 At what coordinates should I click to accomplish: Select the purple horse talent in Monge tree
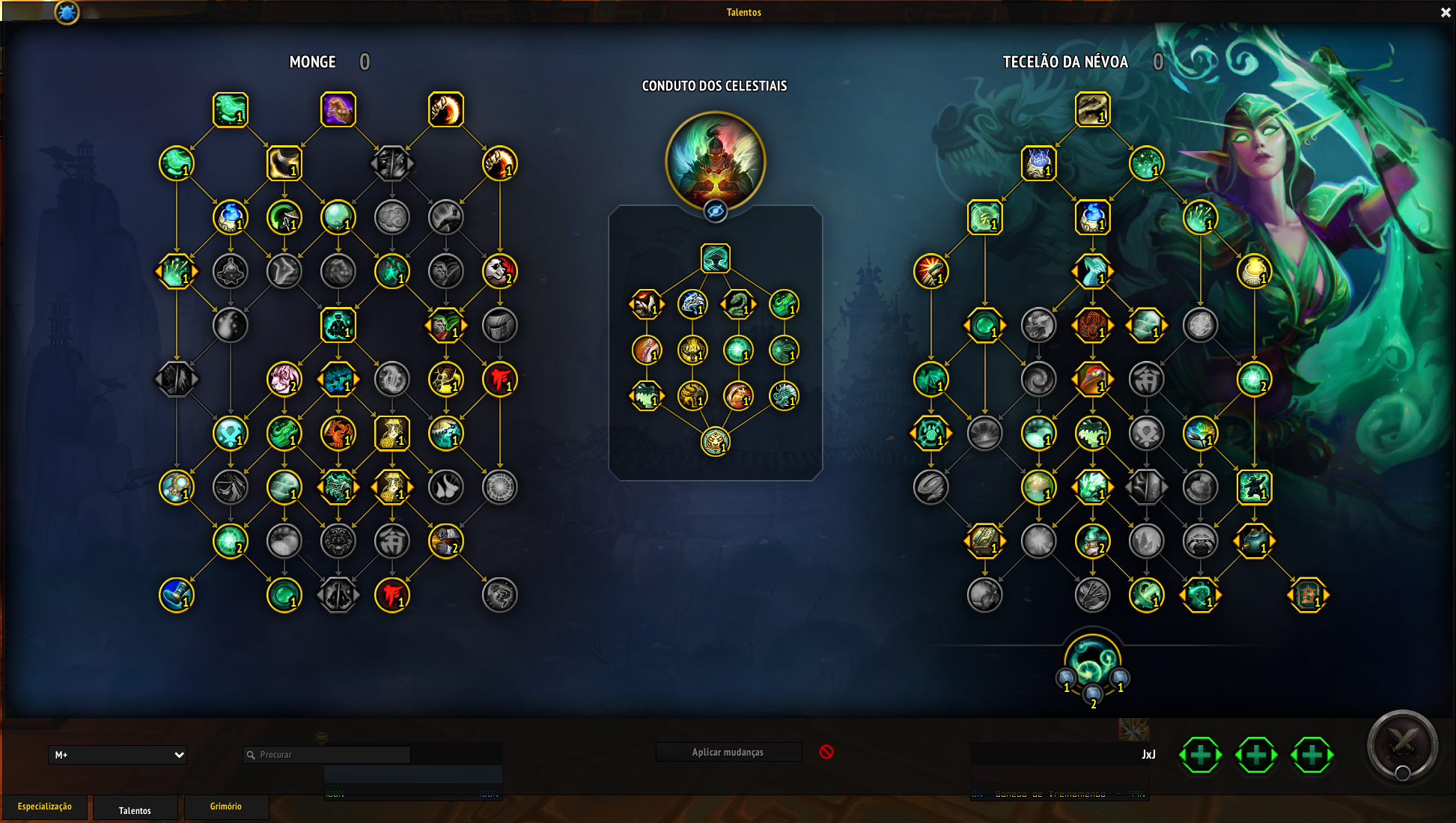[x=338, y=110]
